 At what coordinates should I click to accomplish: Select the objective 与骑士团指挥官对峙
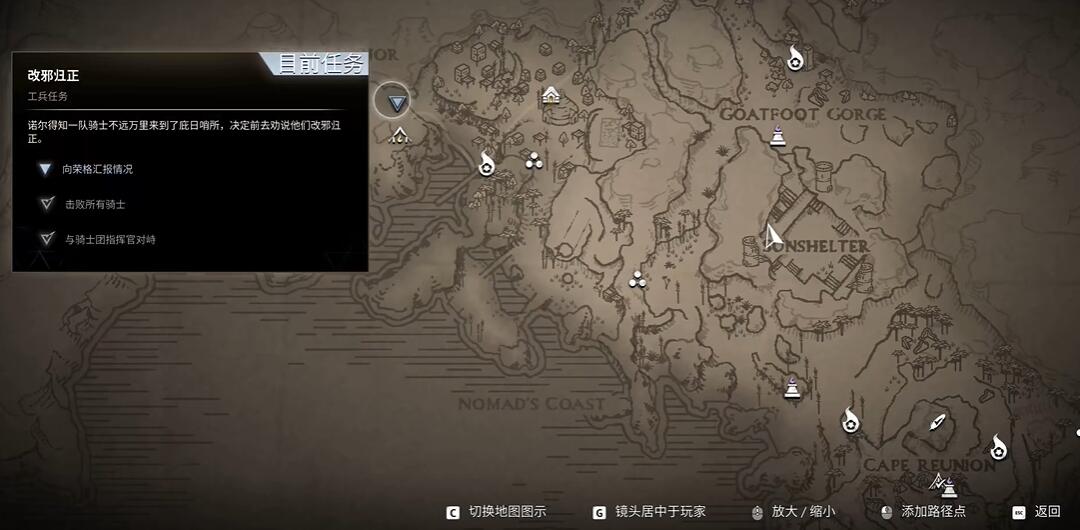tap(109, 239)
